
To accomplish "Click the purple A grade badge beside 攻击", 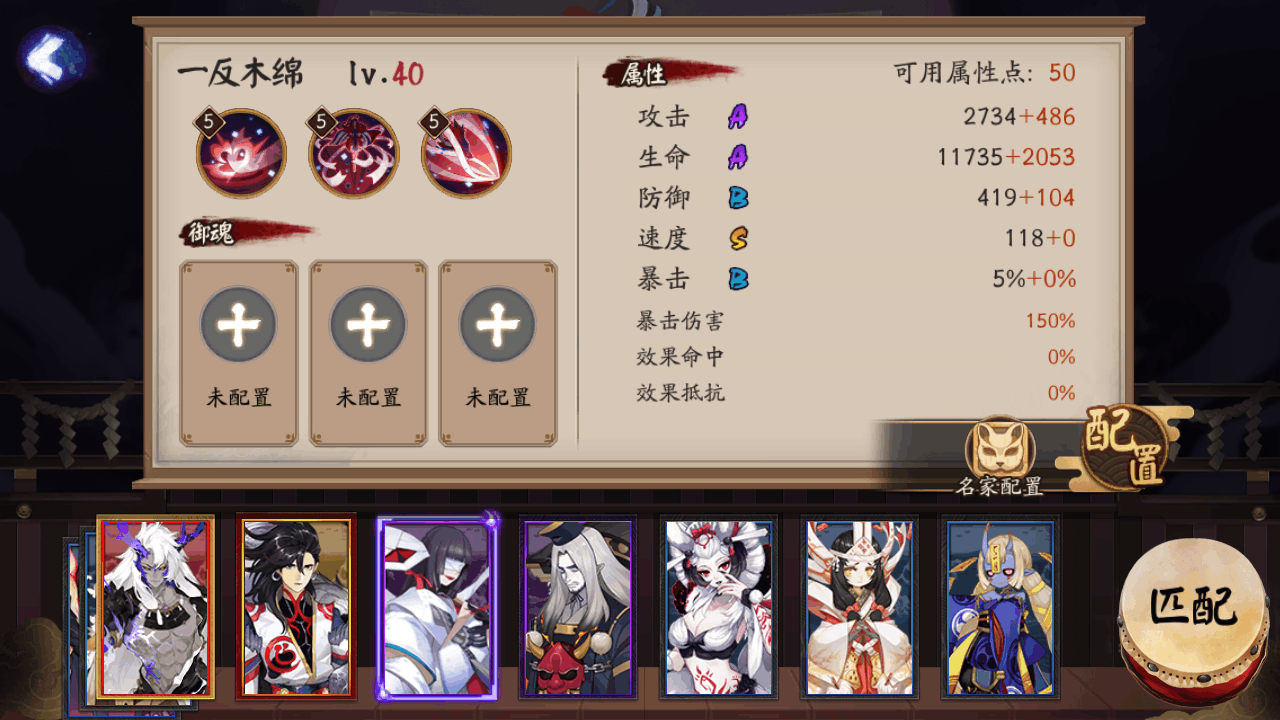I will [x=737, y=117].
